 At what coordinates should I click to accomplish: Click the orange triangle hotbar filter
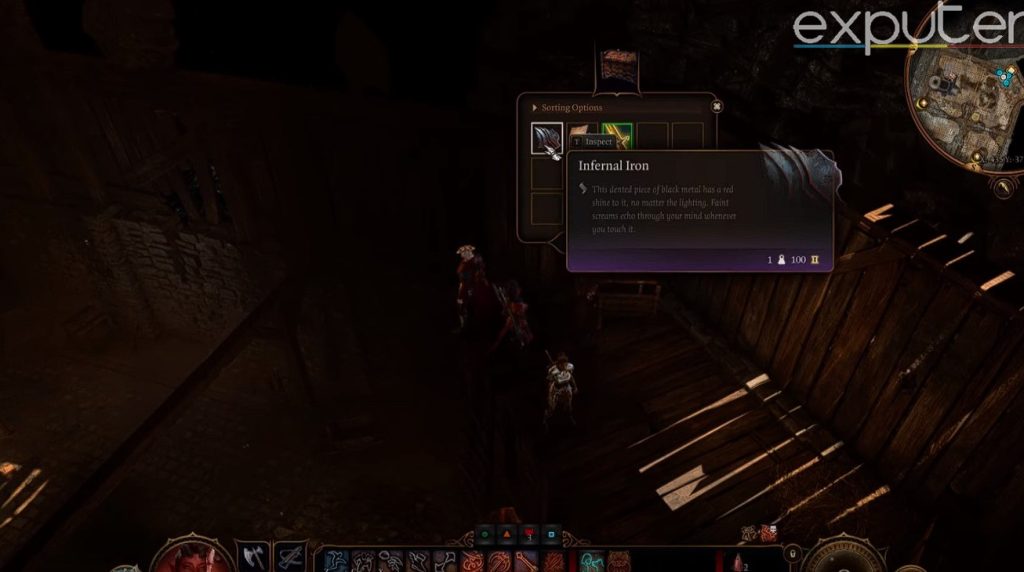coord(505,535)
